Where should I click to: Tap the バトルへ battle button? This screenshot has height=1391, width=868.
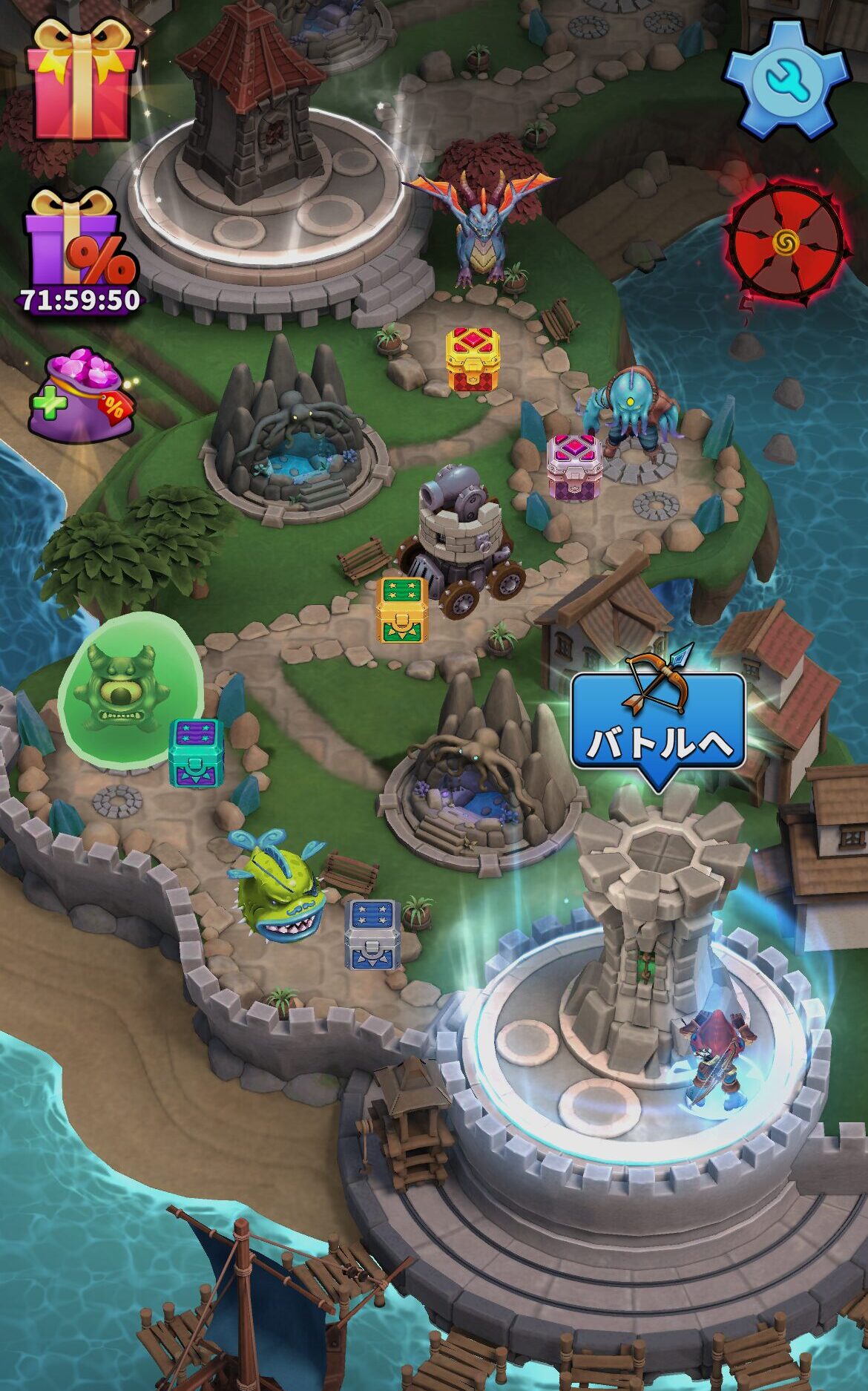[x=657, y=731]
